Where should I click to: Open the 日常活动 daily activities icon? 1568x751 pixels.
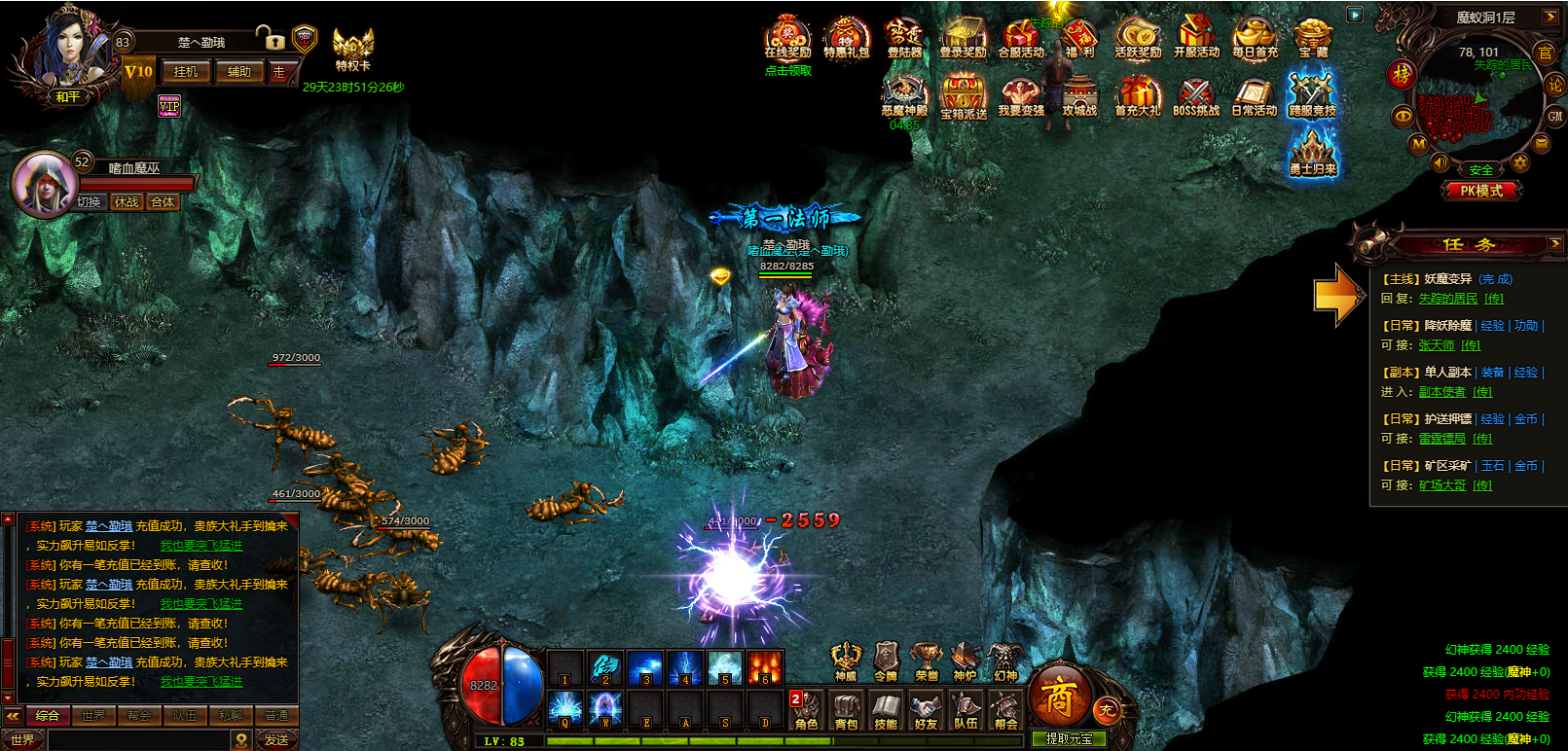coord(1254,97)
